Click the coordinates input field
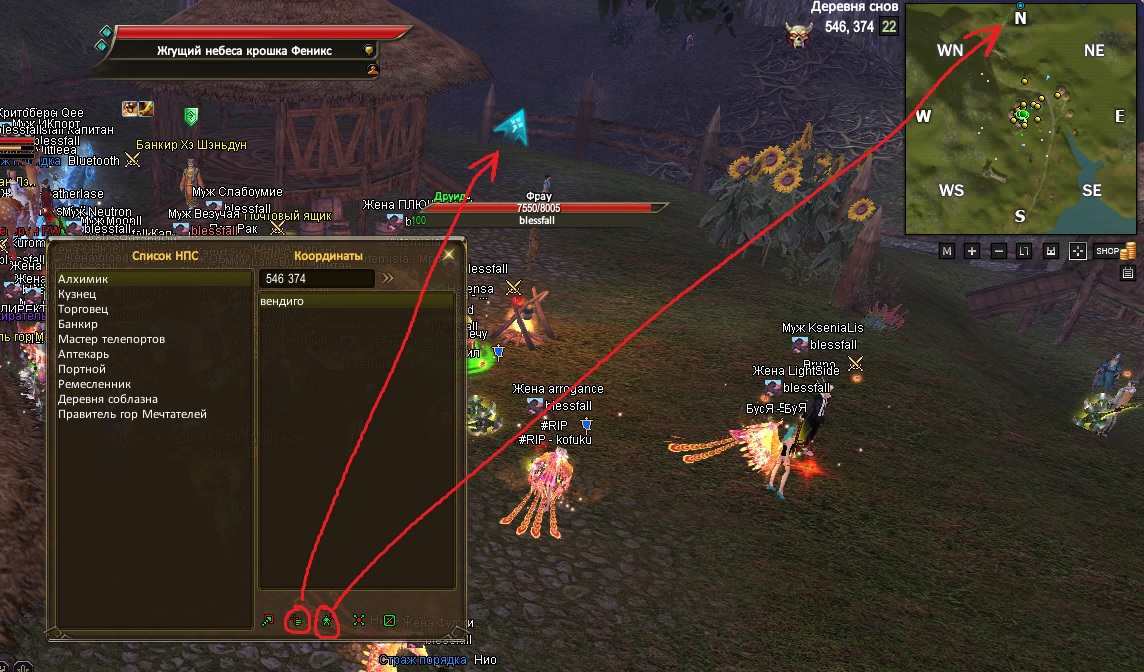This screenshot has width=1144, height=672. pos(315,278)
